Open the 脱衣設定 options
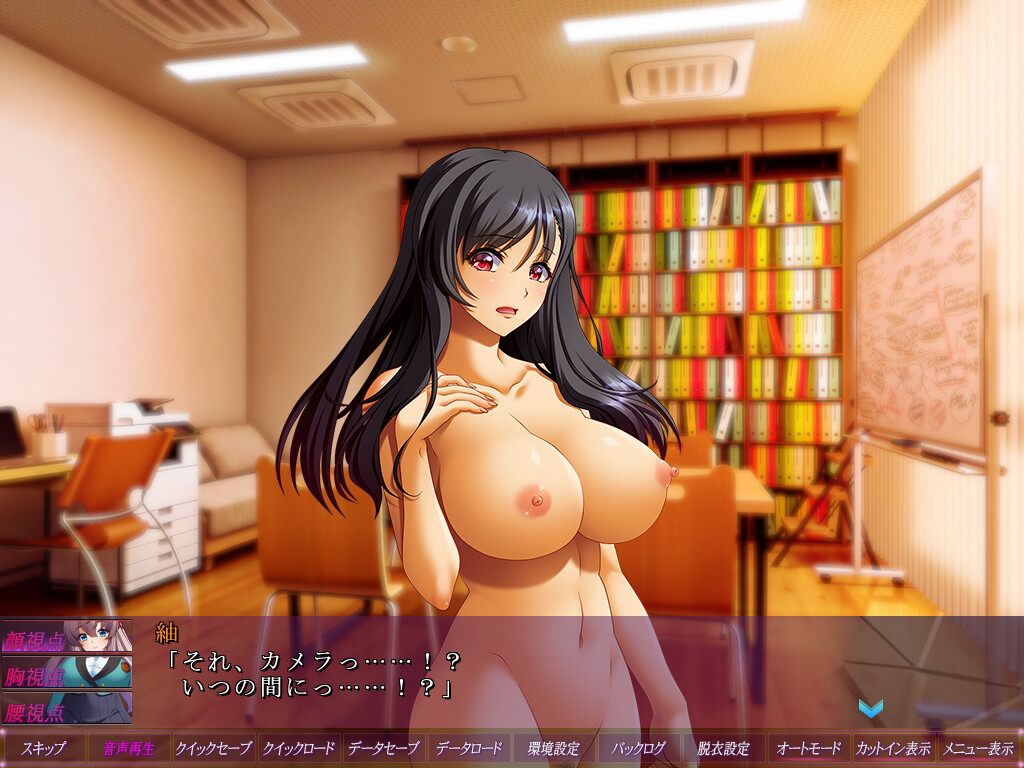 click(x=723, y=748)
